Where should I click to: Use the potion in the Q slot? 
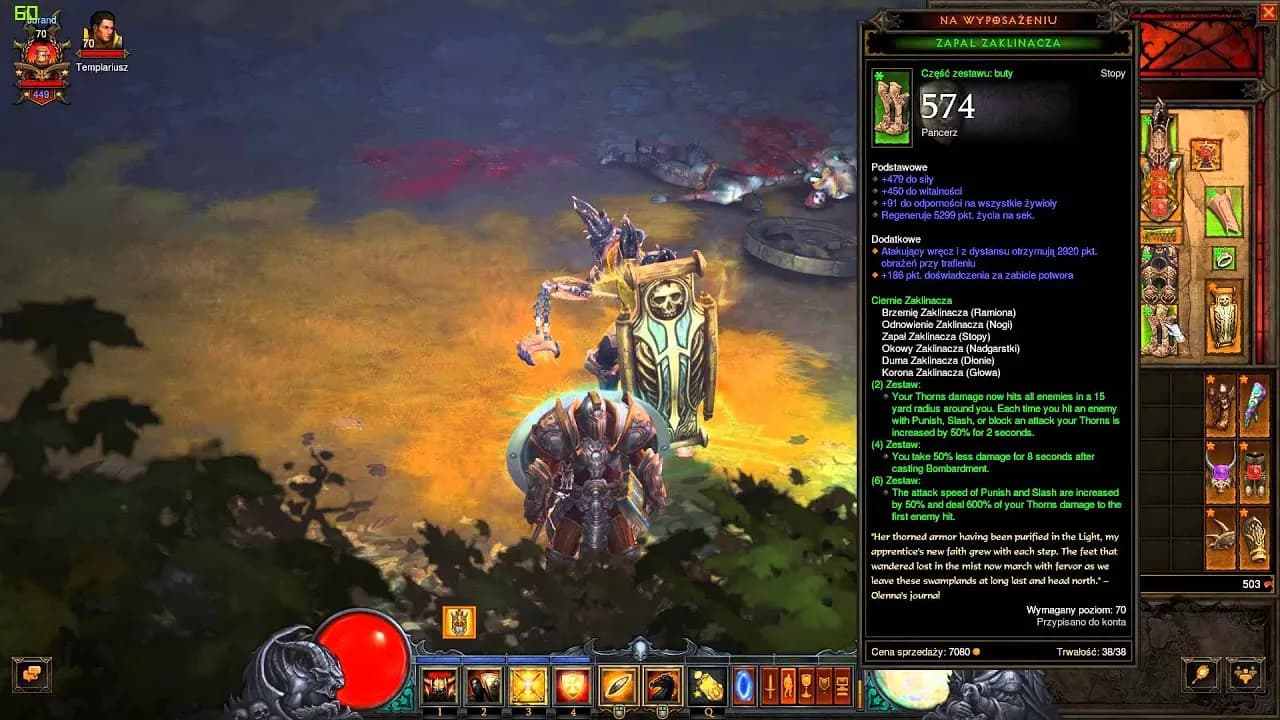tap(708, 686)
